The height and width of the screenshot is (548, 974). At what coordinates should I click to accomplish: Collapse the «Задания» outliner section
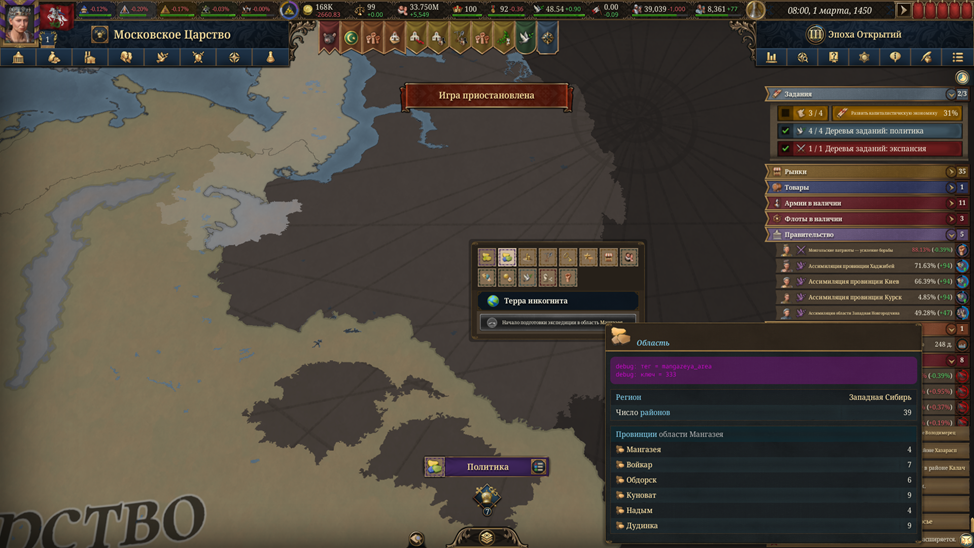tap(951, 94)
